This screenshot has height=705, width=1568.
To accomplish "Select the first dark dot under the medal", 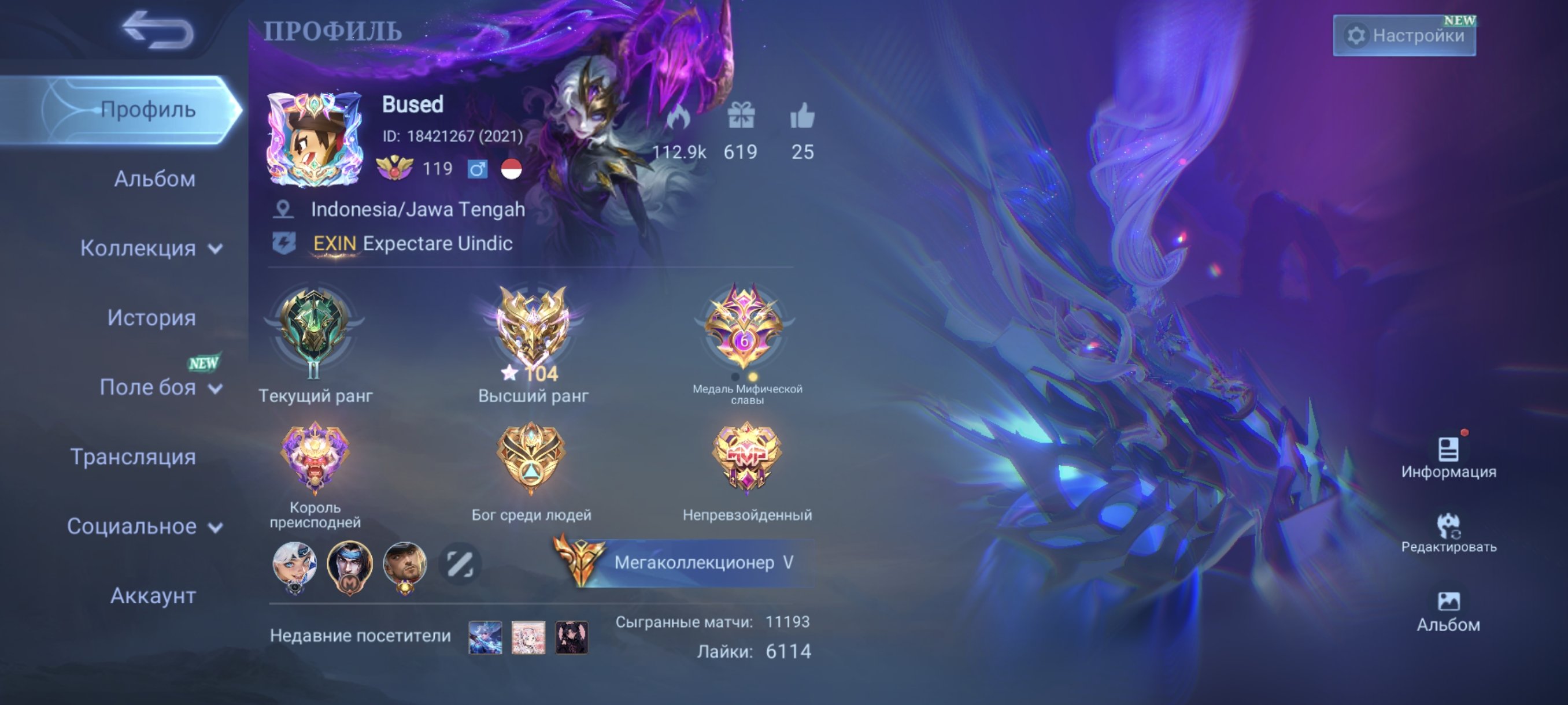I will pyautogui.click(x=735, y=378).
